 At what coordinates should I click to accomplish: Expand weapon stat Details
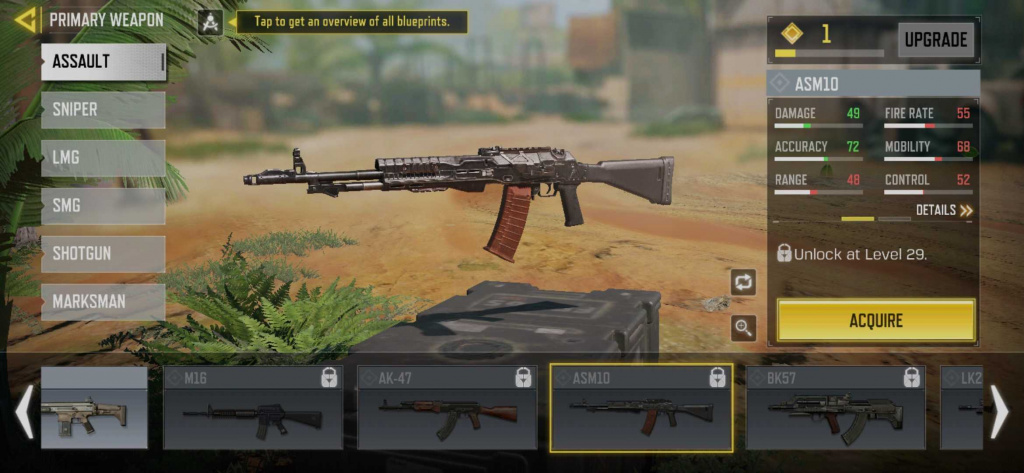click(x=944, y=211)
